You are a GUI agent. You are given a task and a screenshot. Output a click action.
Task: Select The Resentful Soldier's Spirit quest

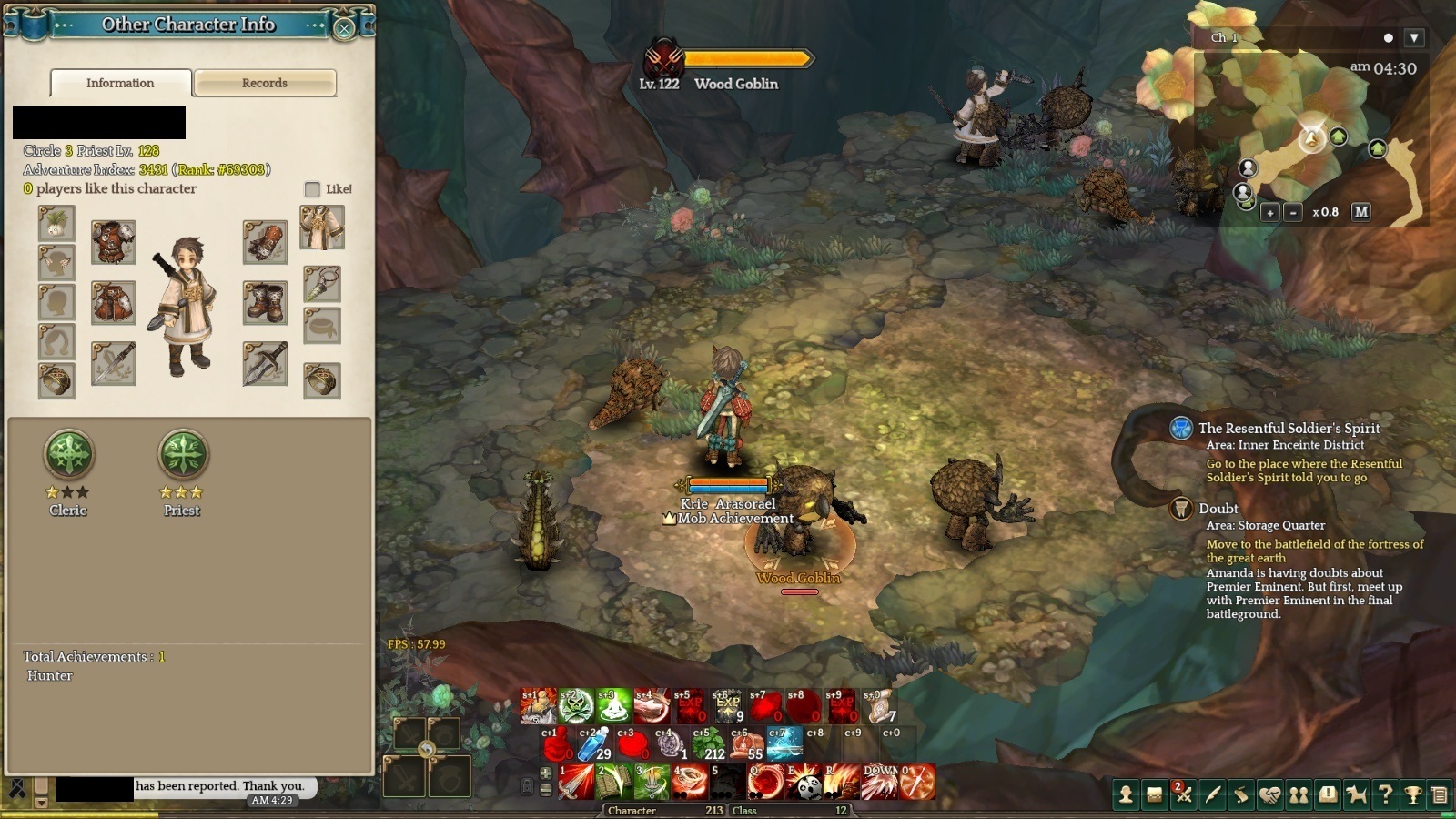(1288, 429)
